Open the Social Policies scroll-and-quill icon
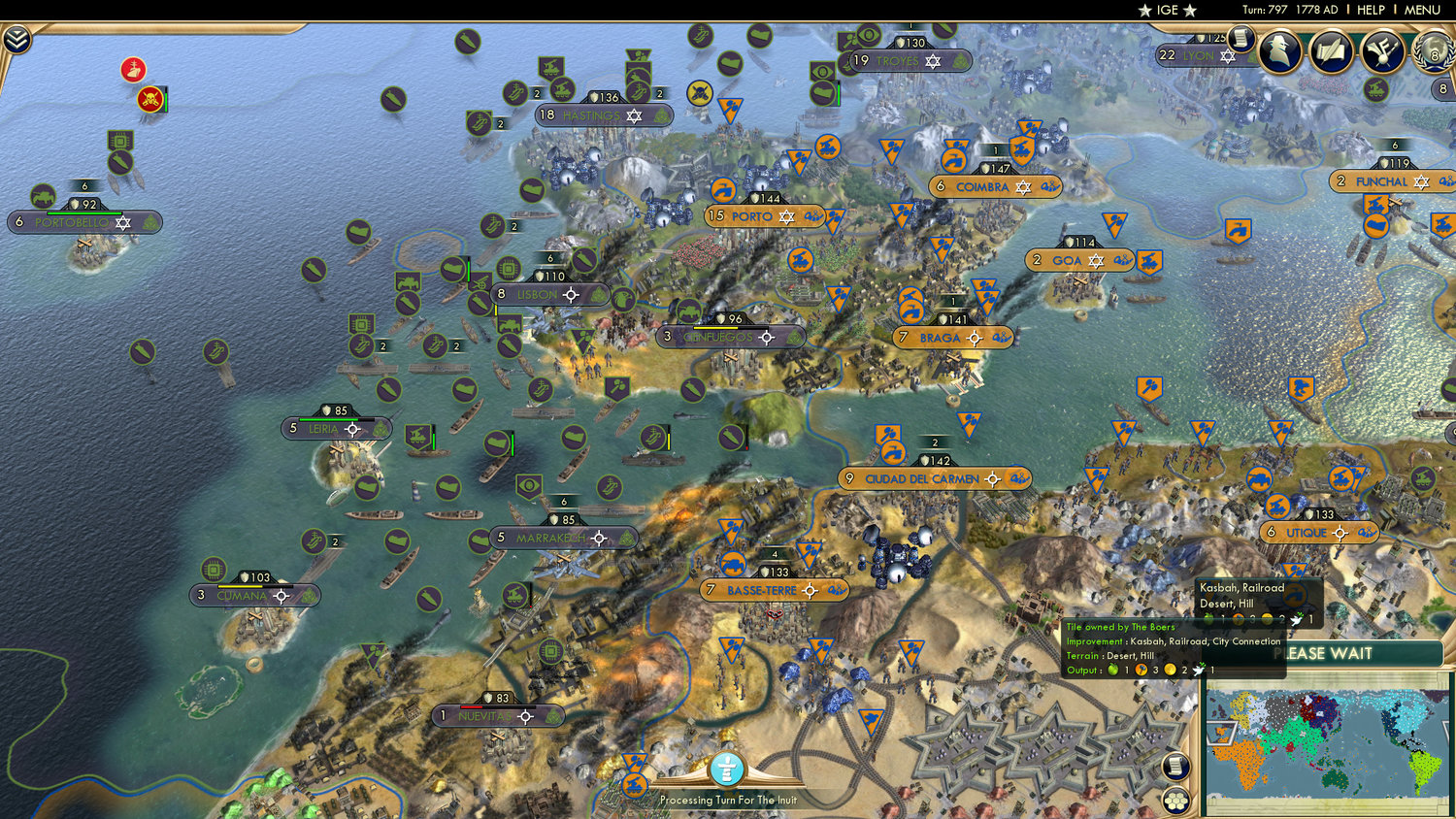This screenshot has width=1456, height=819. pos(1331,52)
